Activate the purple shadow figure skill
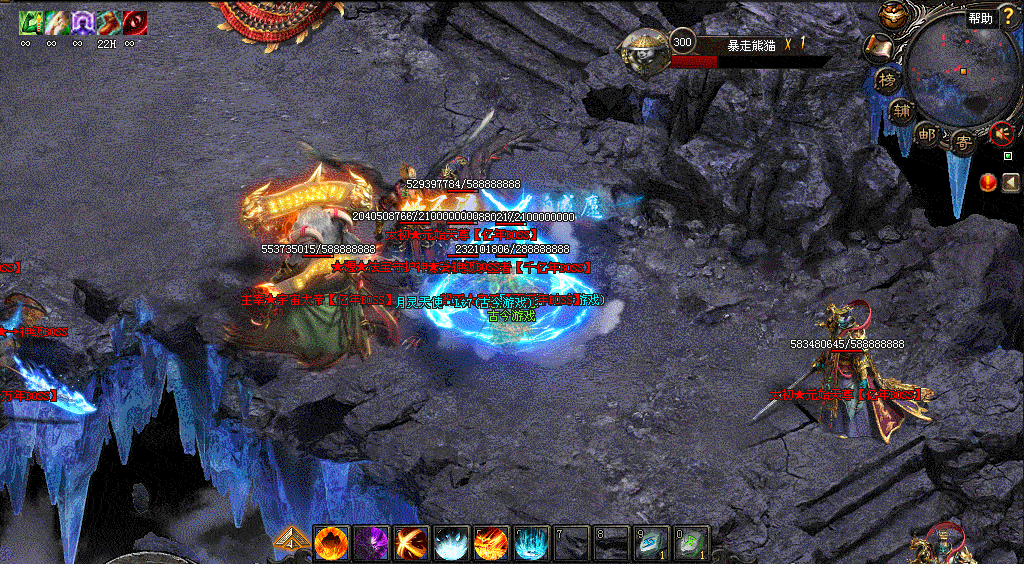This screenshot has height=564, width=1024. tap(371, 543)
